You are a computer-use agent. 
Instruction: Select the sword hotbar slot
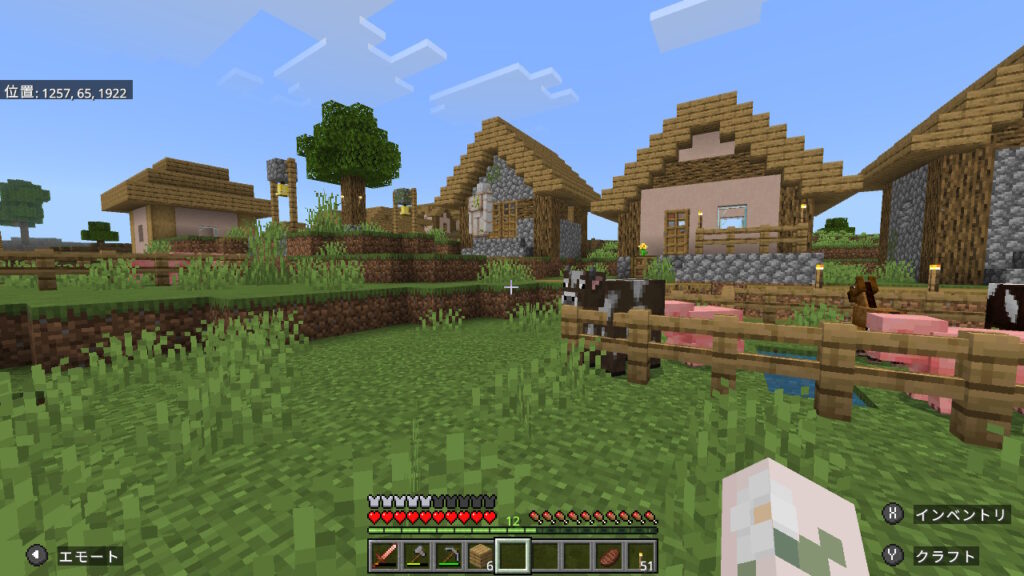tap(385, 555)
